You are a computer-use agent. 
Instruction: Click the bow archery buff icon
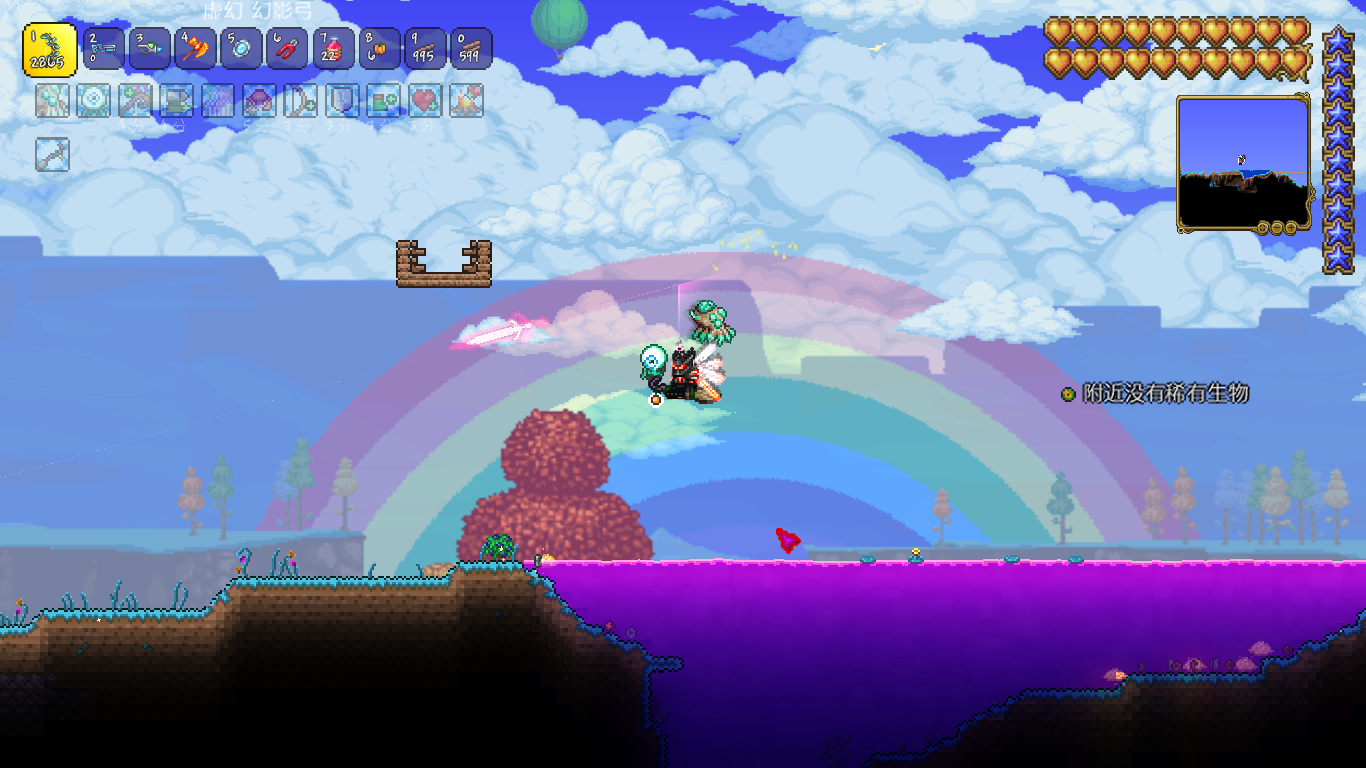coord(301,100)
